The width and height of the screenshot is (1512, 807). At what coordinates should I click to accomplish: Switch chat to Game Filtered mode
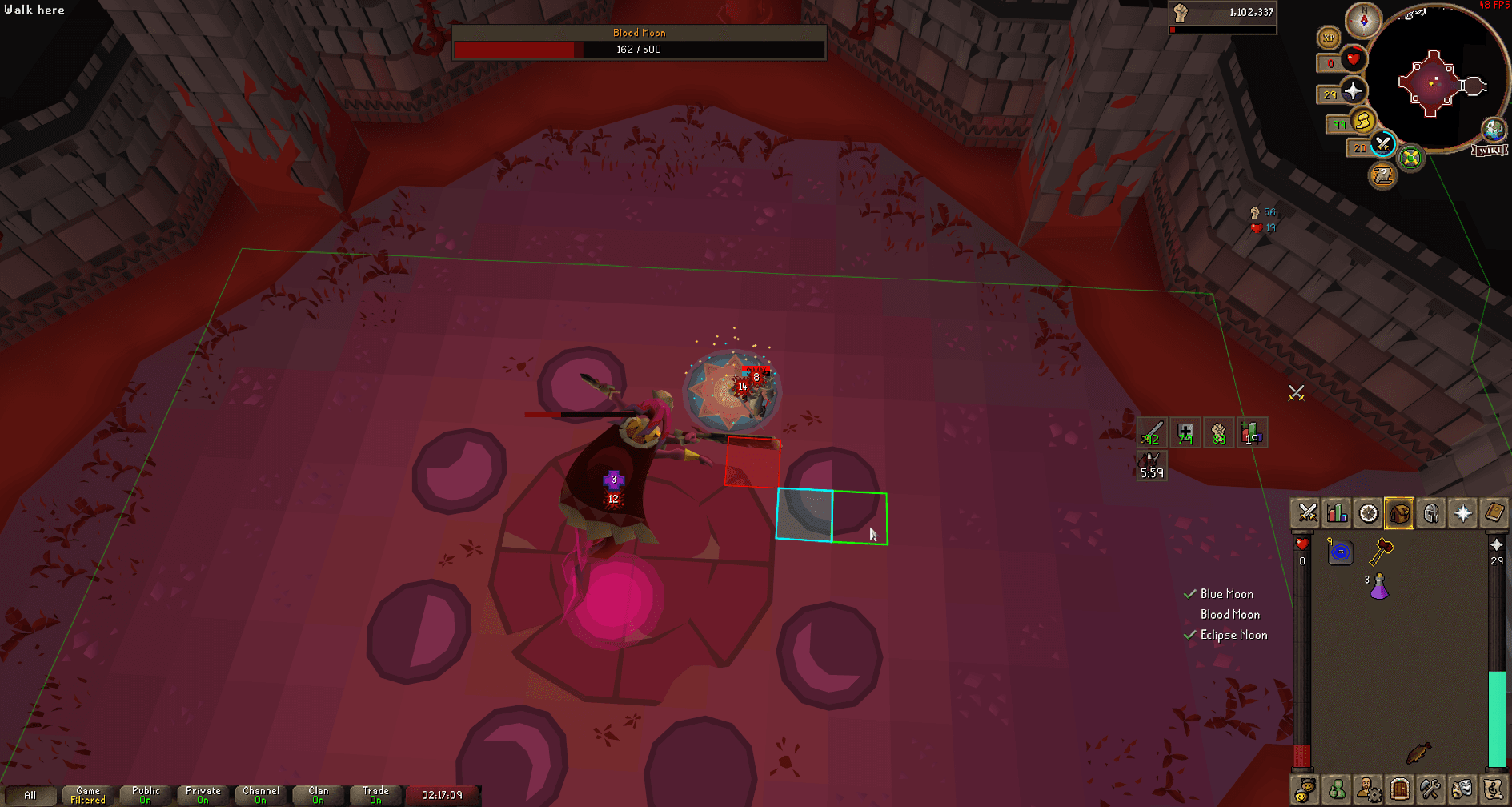(x=86, y=793)
